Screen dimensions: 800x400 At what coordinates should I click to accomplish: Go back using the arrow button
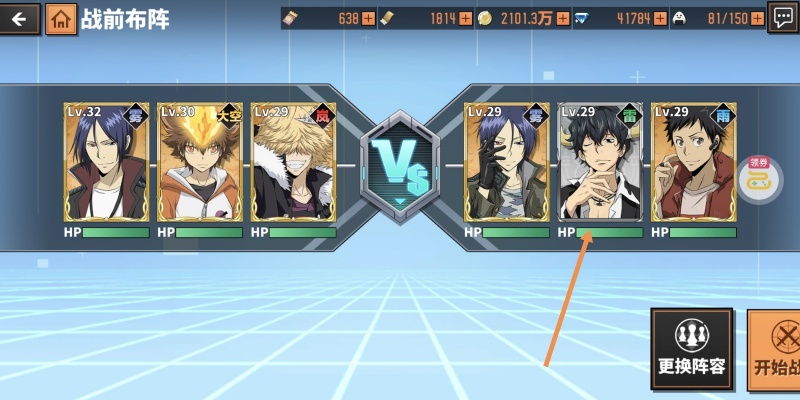[19, 18]
